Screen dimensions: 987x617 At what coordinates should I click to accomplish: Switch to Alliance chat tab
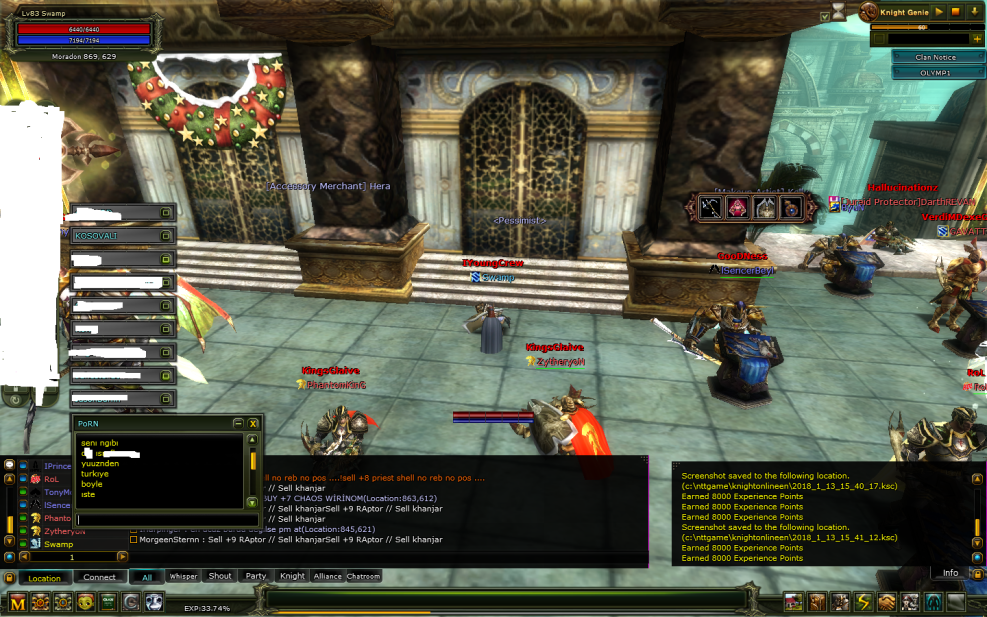click(x=327, y=576)
